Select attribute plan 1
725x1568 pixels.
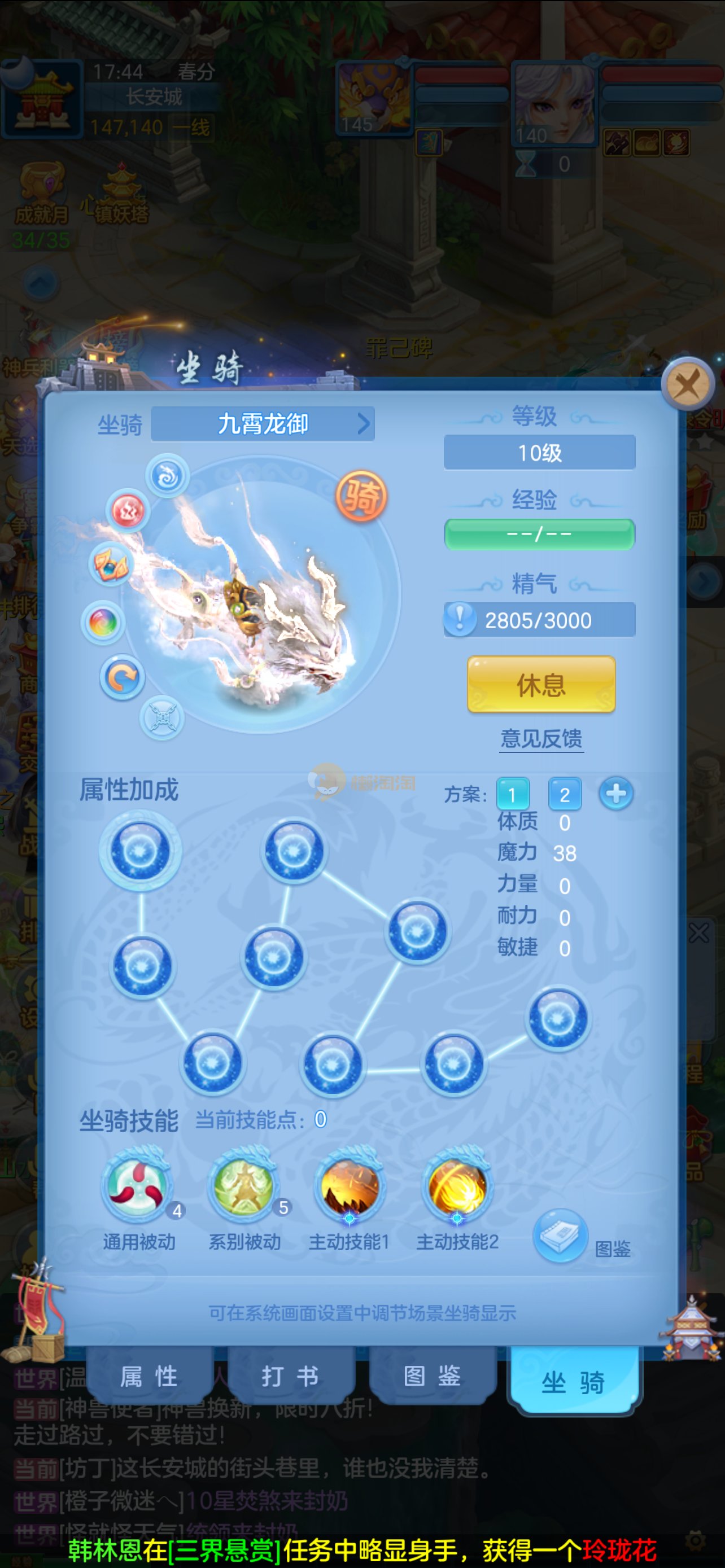pyautogui.click(x=512, y=794)
